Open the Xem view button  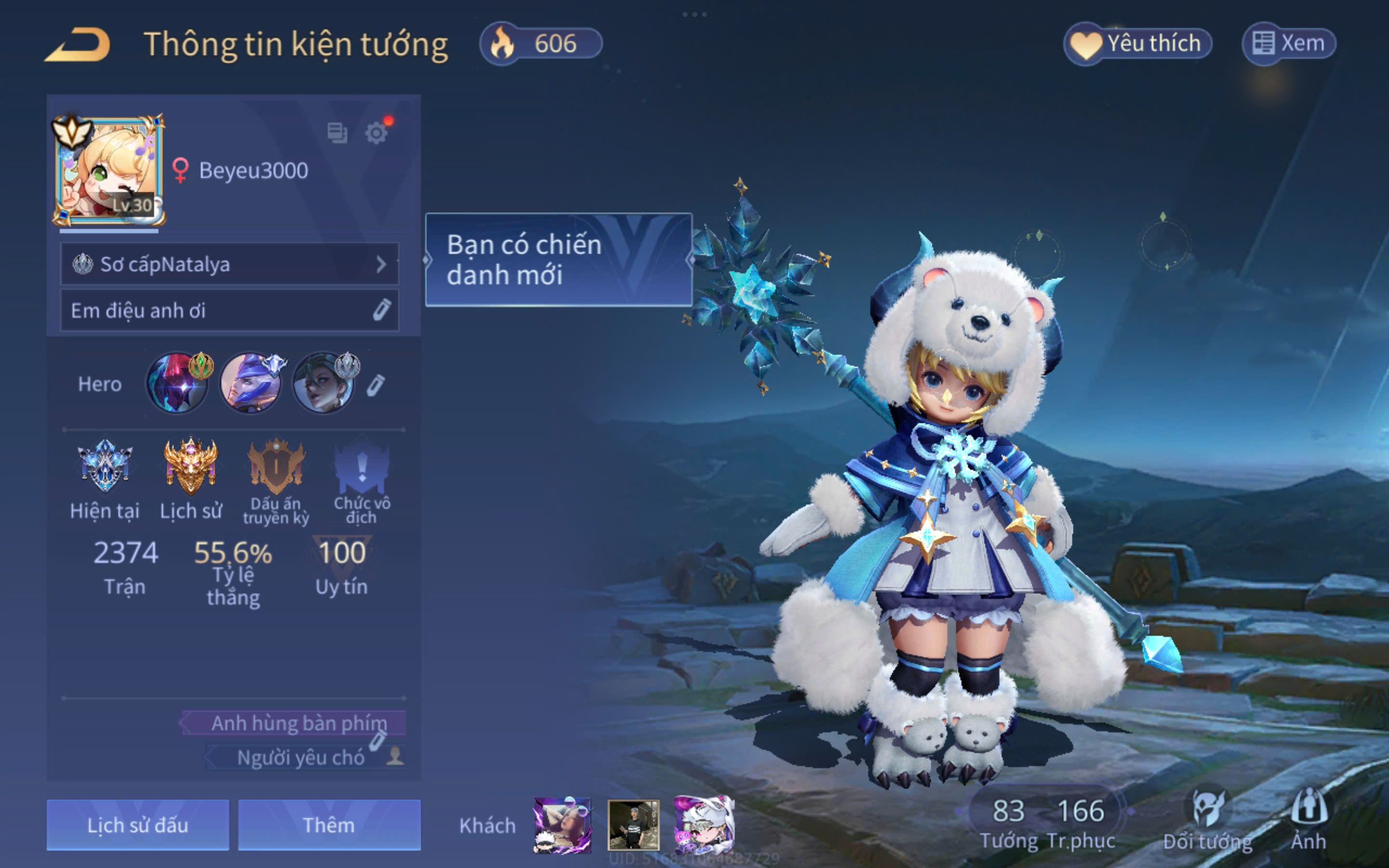(x=1289, y=43)
